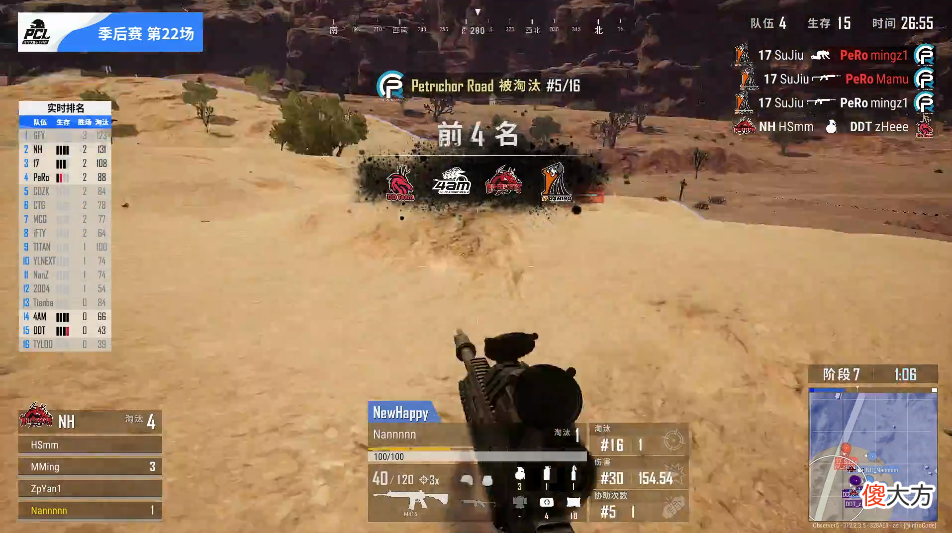Select the frag grenade slot

[519, 474]
